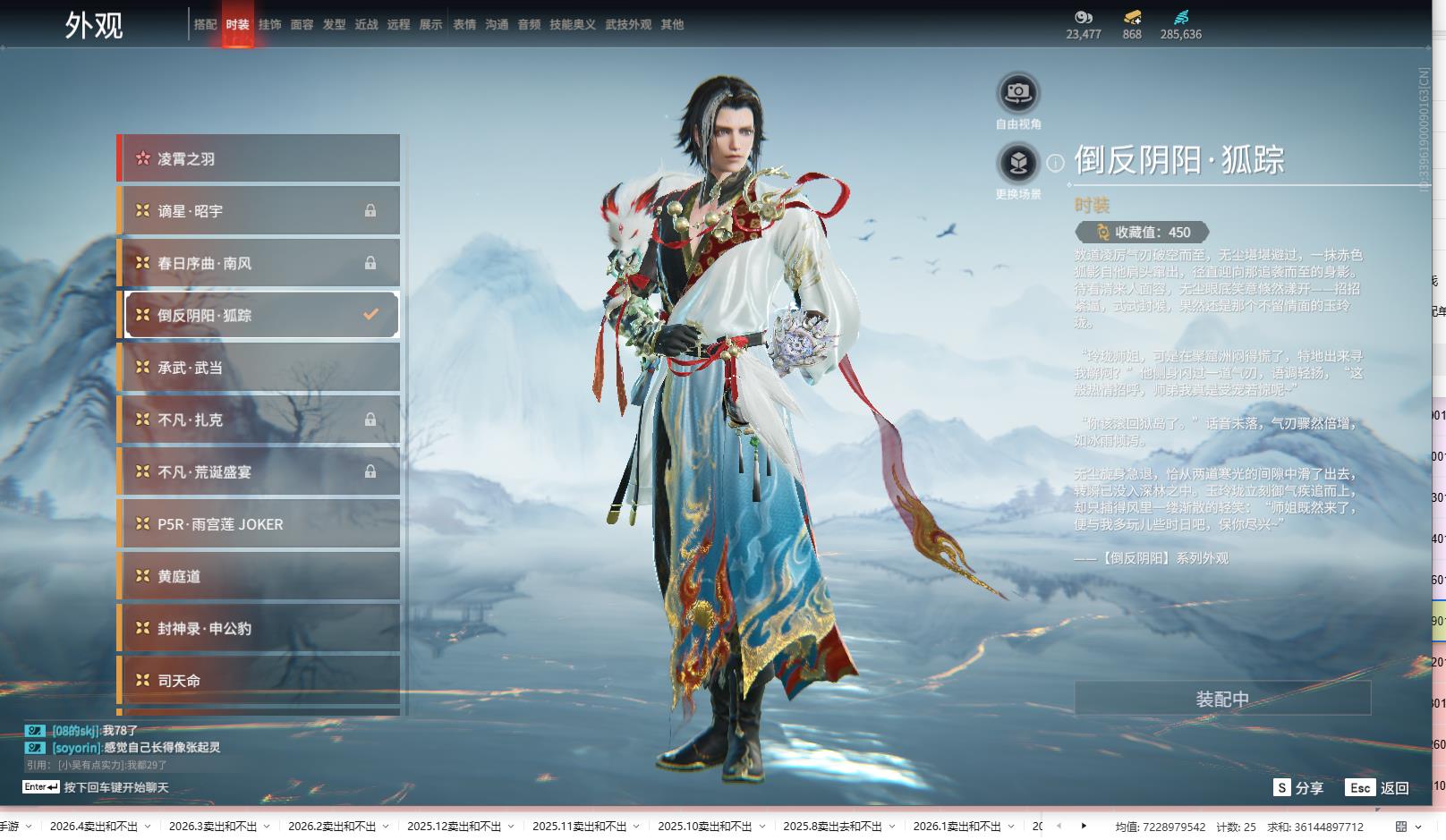Toggle the 自由视角 camera button
Screen dimensions: 1446x840
(1018, 93)
